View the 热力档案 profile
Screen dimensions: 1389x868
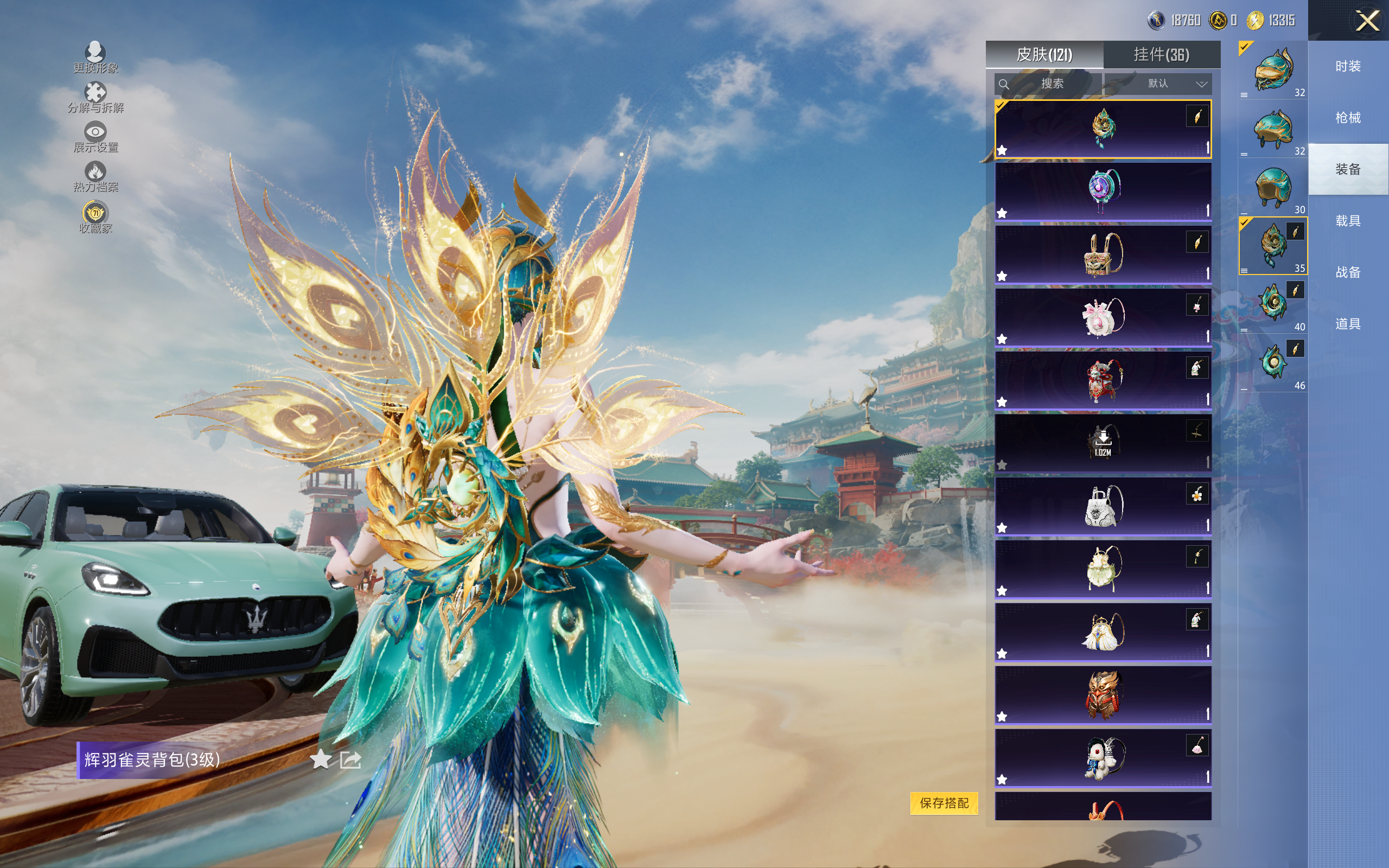(x=95, y=177)
